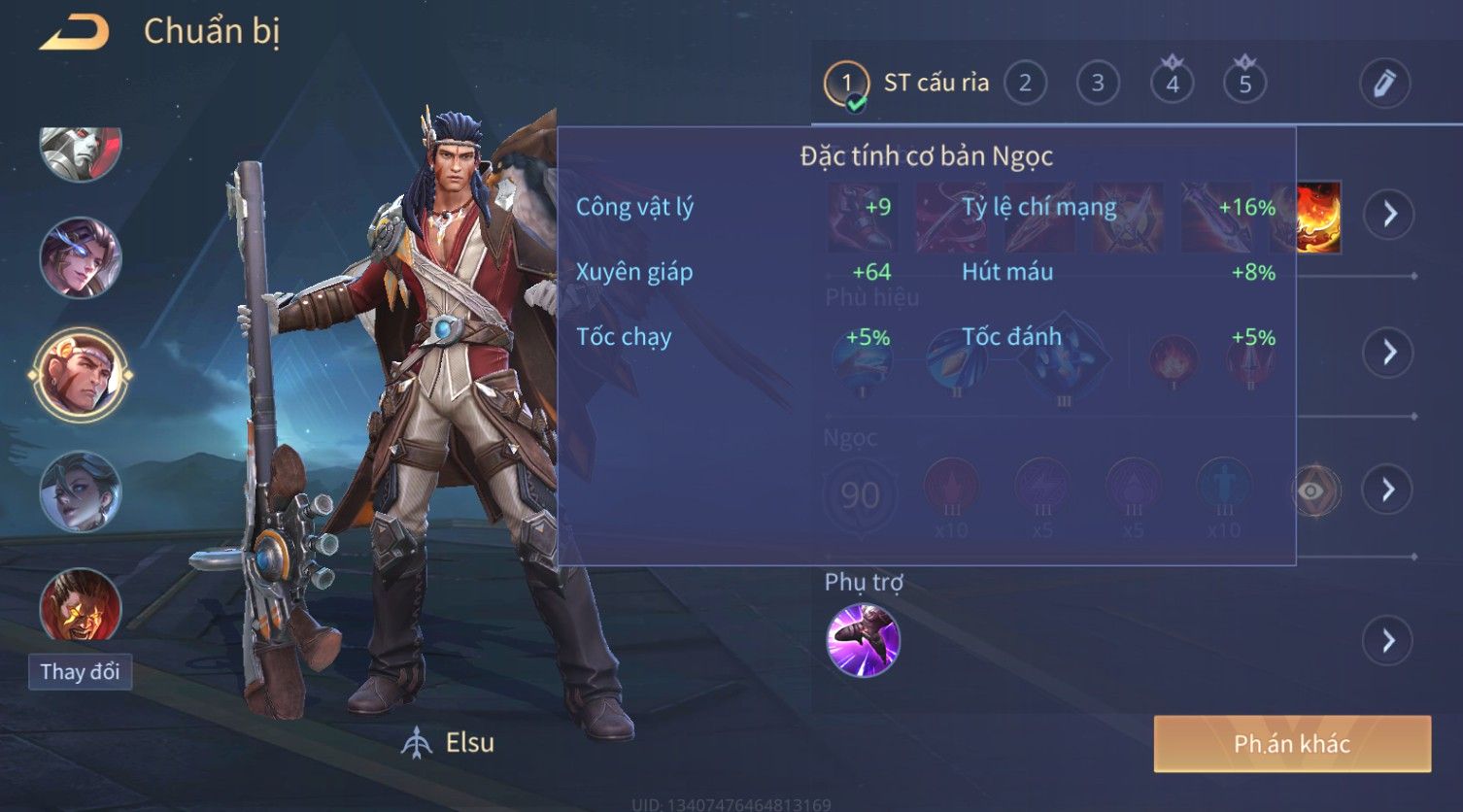
Task: Expand the Ngọc section arrow
Action: [1389, 490]
